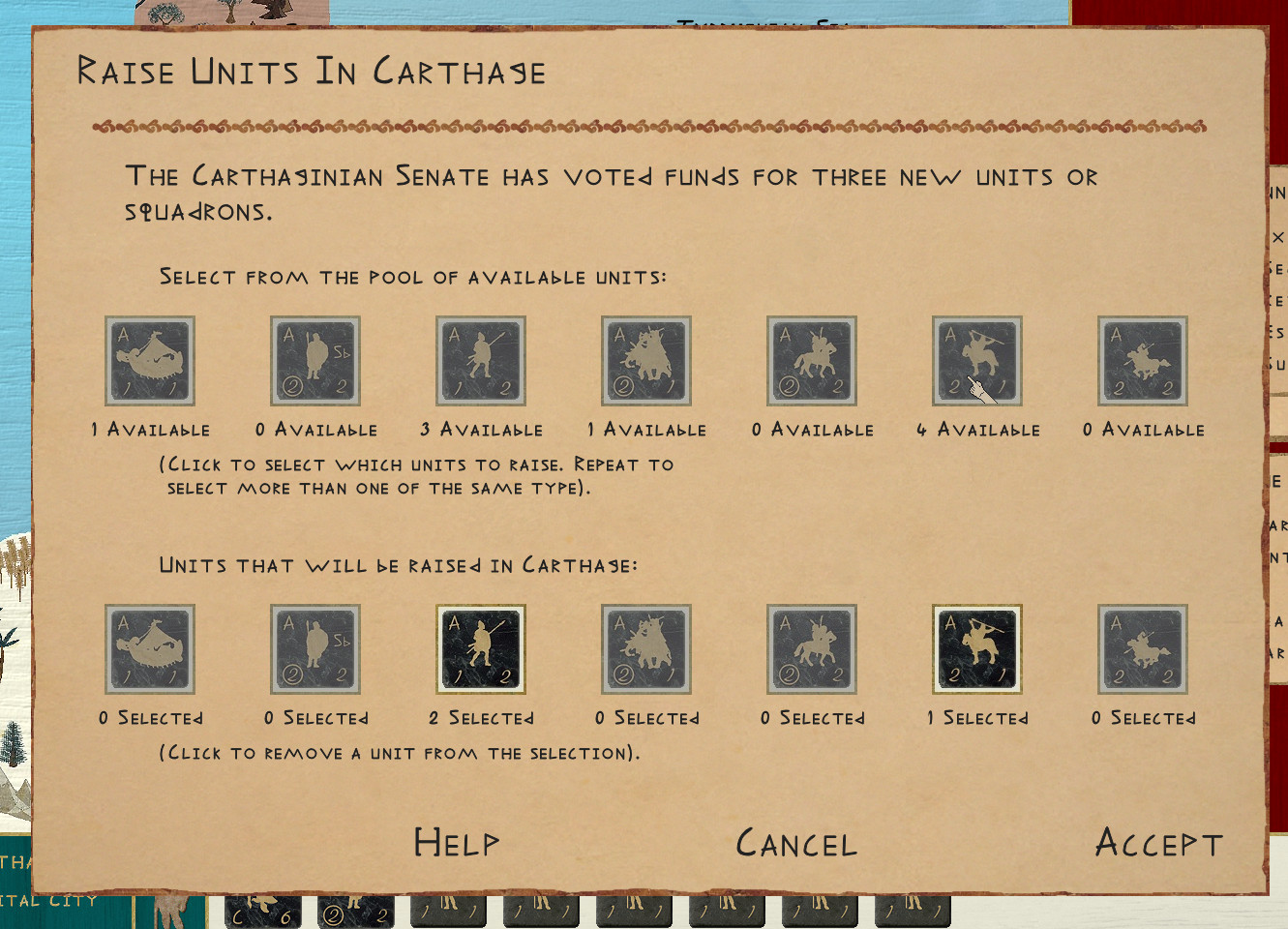Click the warship tile showing 0 selected
Viewport: 1288px width, 929px height.
pos(150,649)
